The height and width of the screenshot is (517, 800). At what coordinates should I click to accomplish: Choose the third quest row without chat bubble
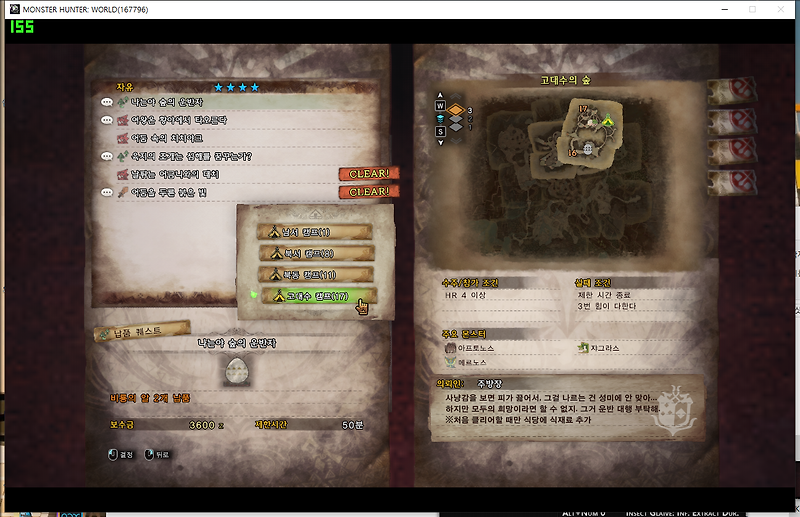pyautogui.click(x=165, y=138)
